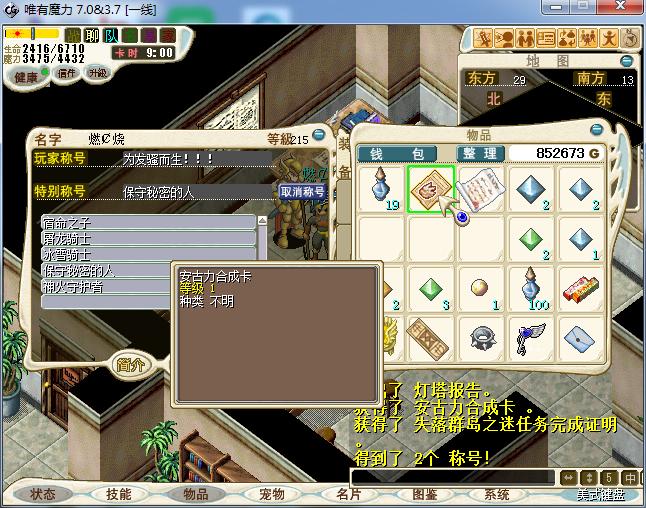
Task: Open the 宠物 pets menu
Action: [272, 494]
